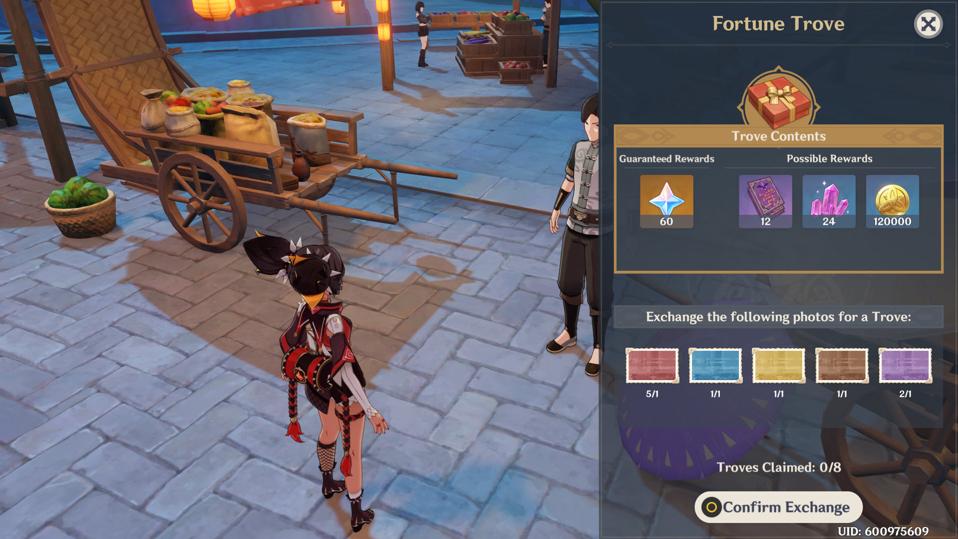Pick the yellow photo thumbnail

coord(778,365)
